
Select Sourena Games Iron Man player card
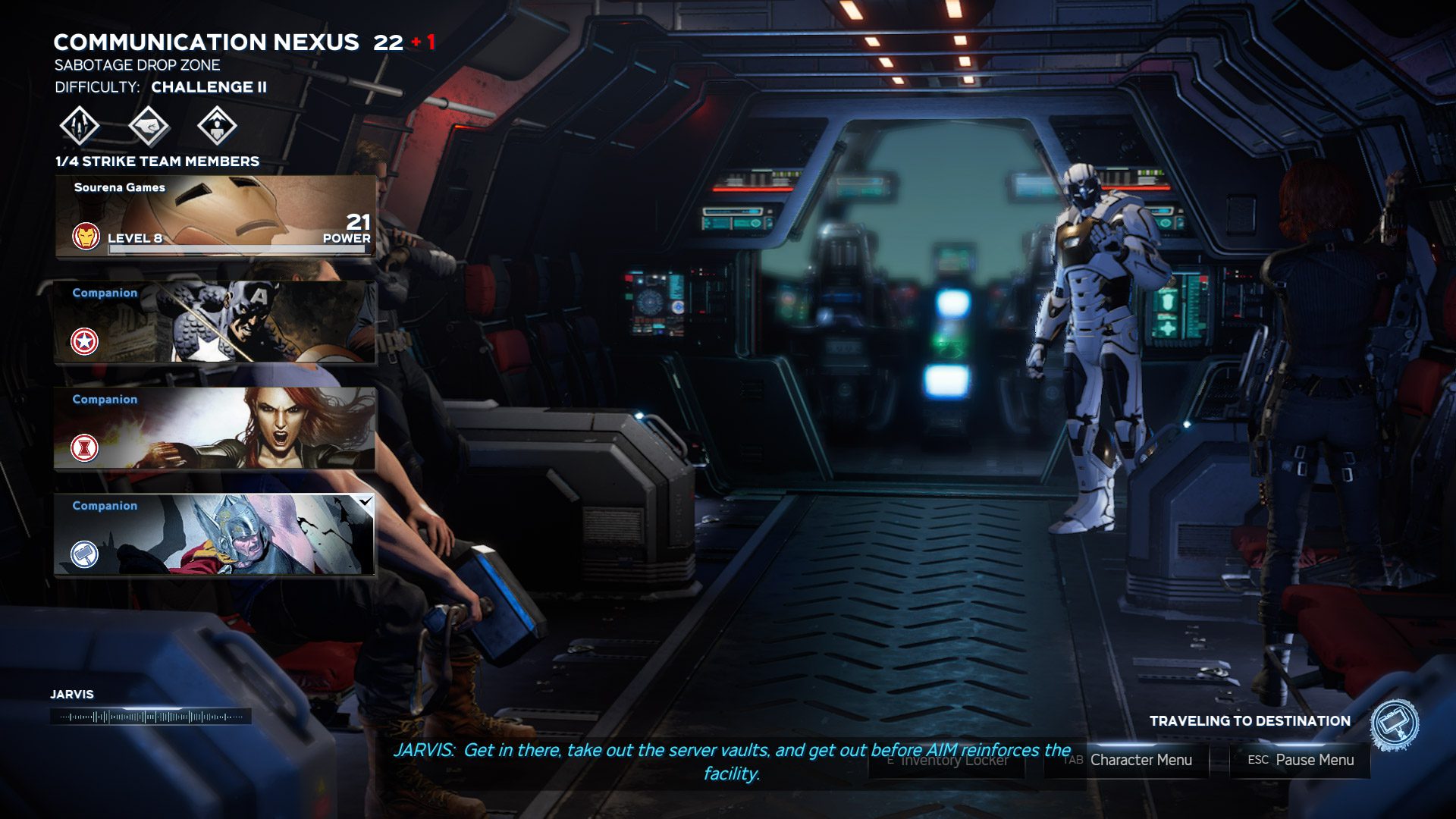pos(215,217)
